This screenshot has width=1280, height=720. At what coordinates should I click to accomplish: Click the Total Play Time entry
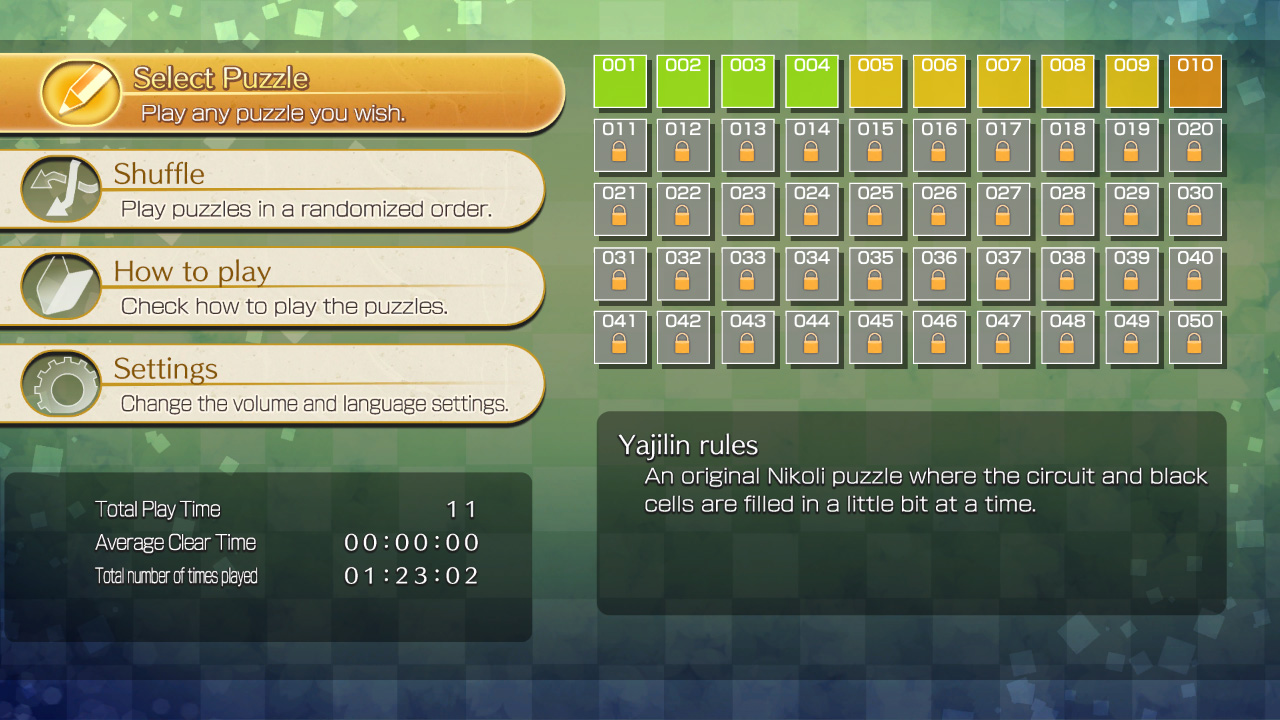156,509
